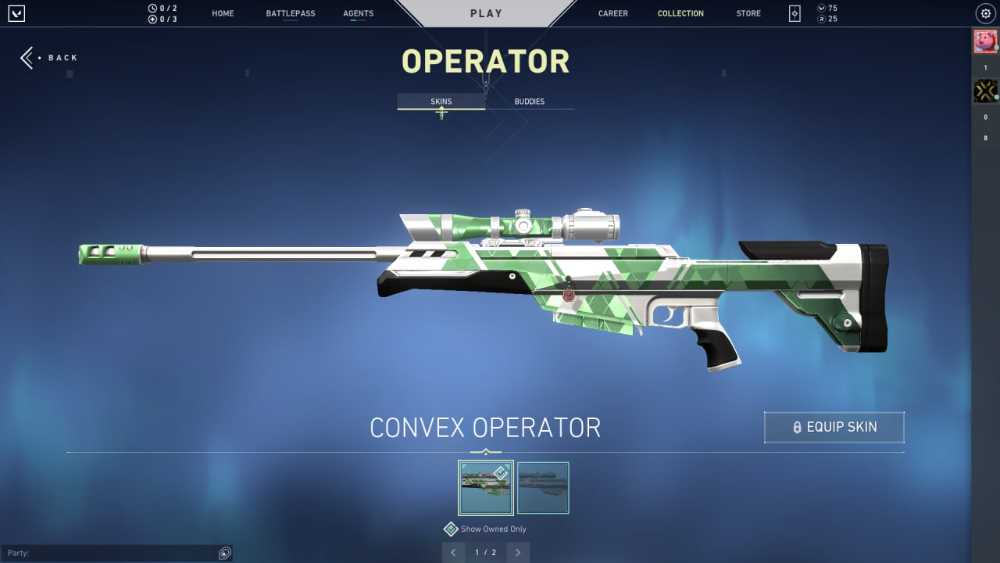1000x563 pixels.
Task: Switch to the Buddies tab
Action: (529, 102)
